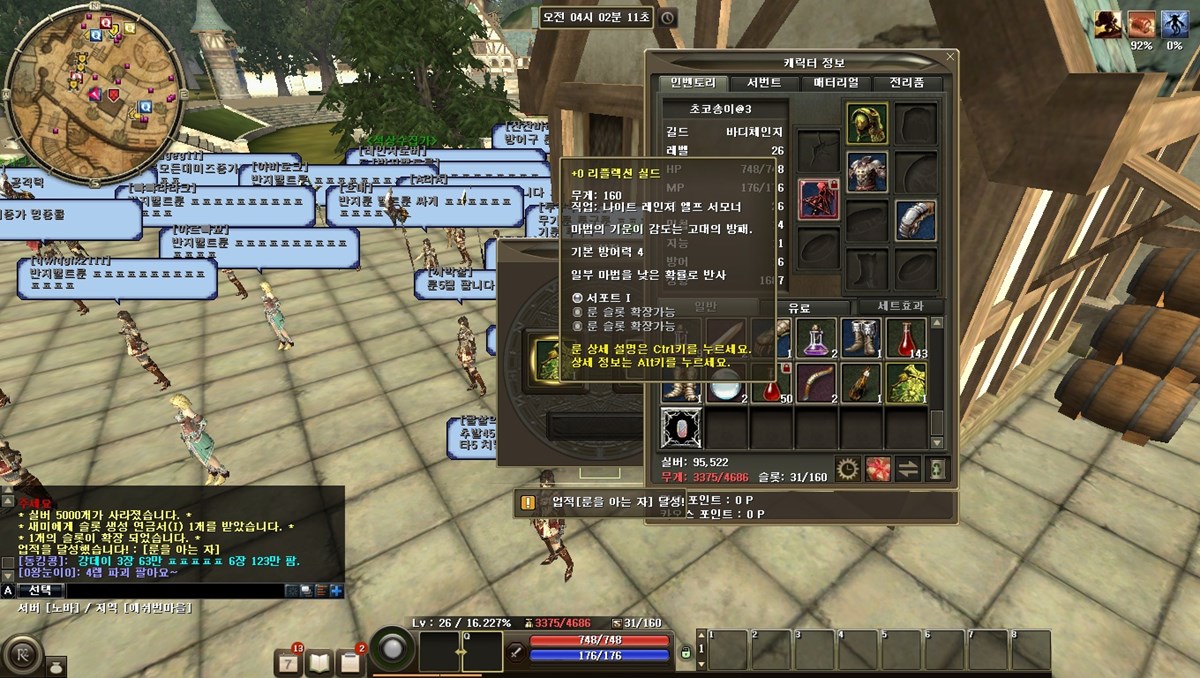Click the equipped chest armor slot

pyautogui.click(x=866, y=171)
